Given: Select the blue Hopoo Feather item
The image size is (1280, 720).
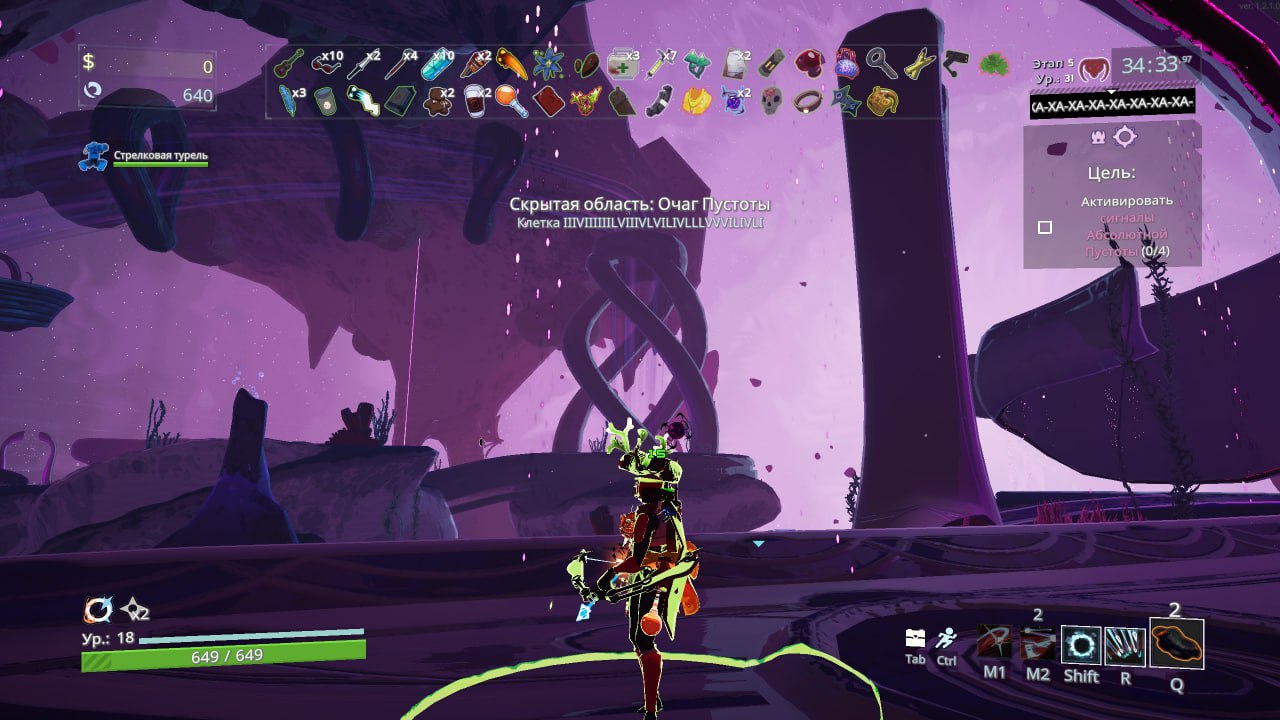Looking at the screenshot, I should pos(288,100).
